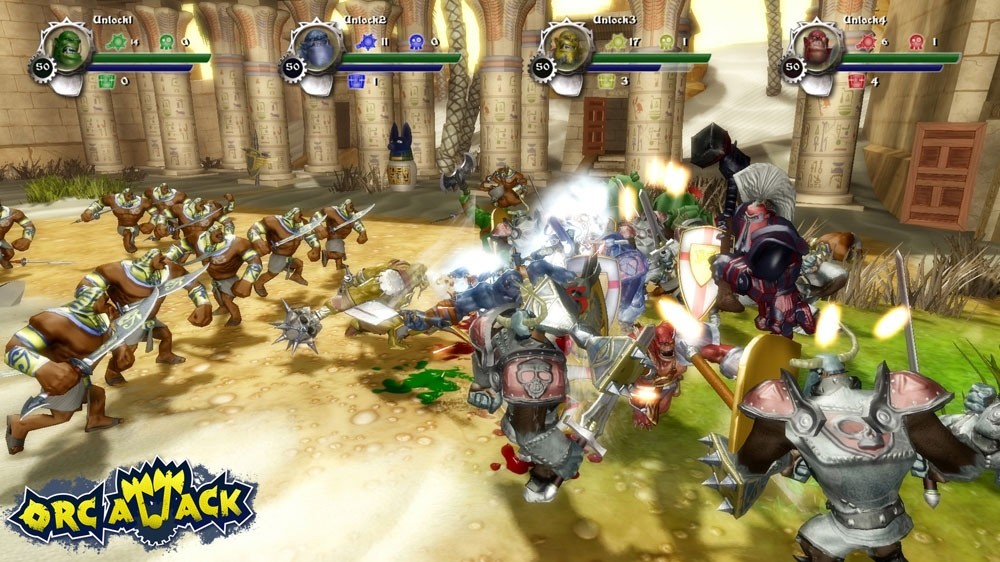Click the red splat icon for Unlock4
The height and width of the screenshot is (562, 1000).
[x=866, y=42]
